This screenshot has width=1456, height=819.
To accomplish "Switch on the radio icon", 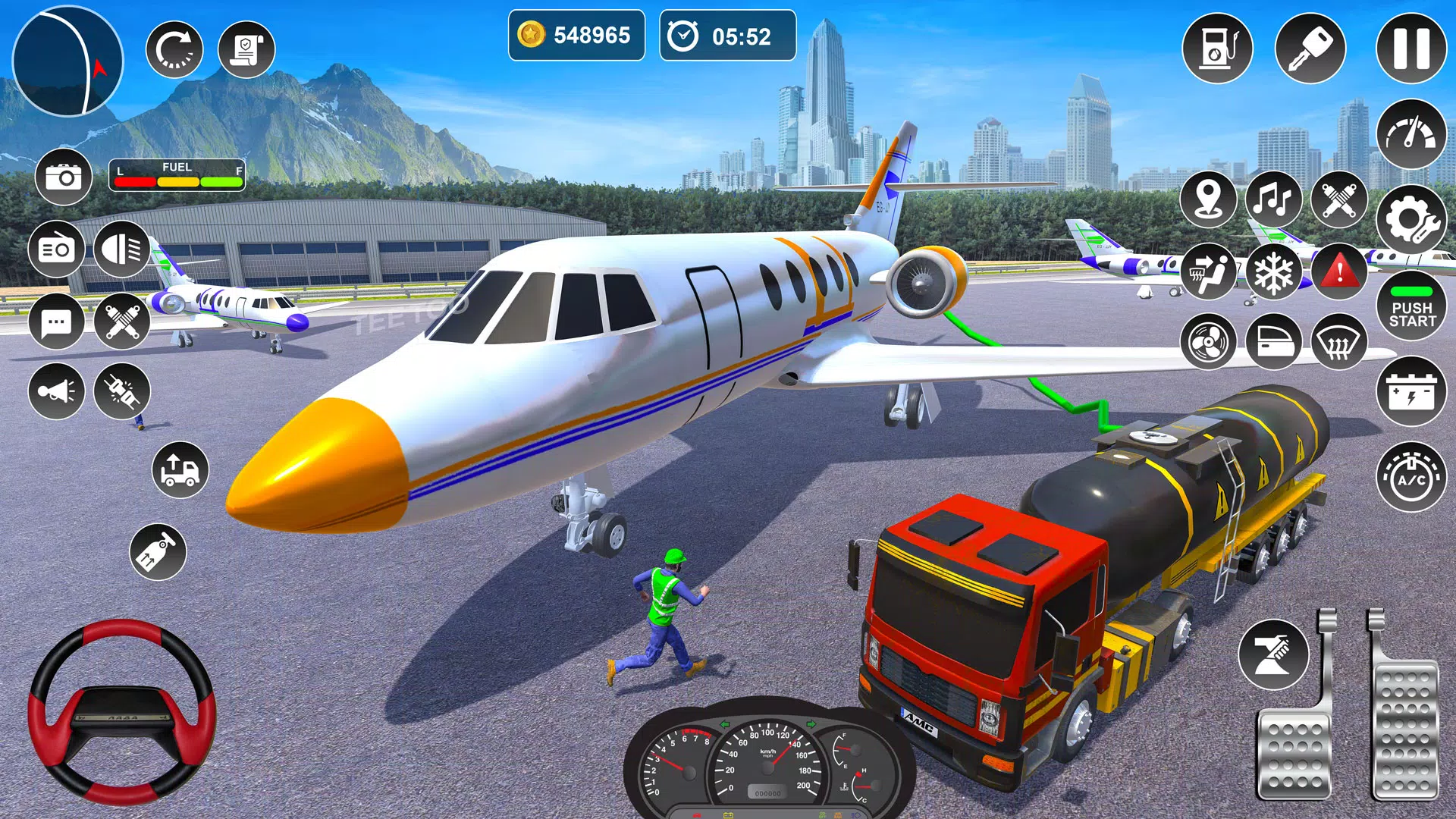I will point(56,249).
